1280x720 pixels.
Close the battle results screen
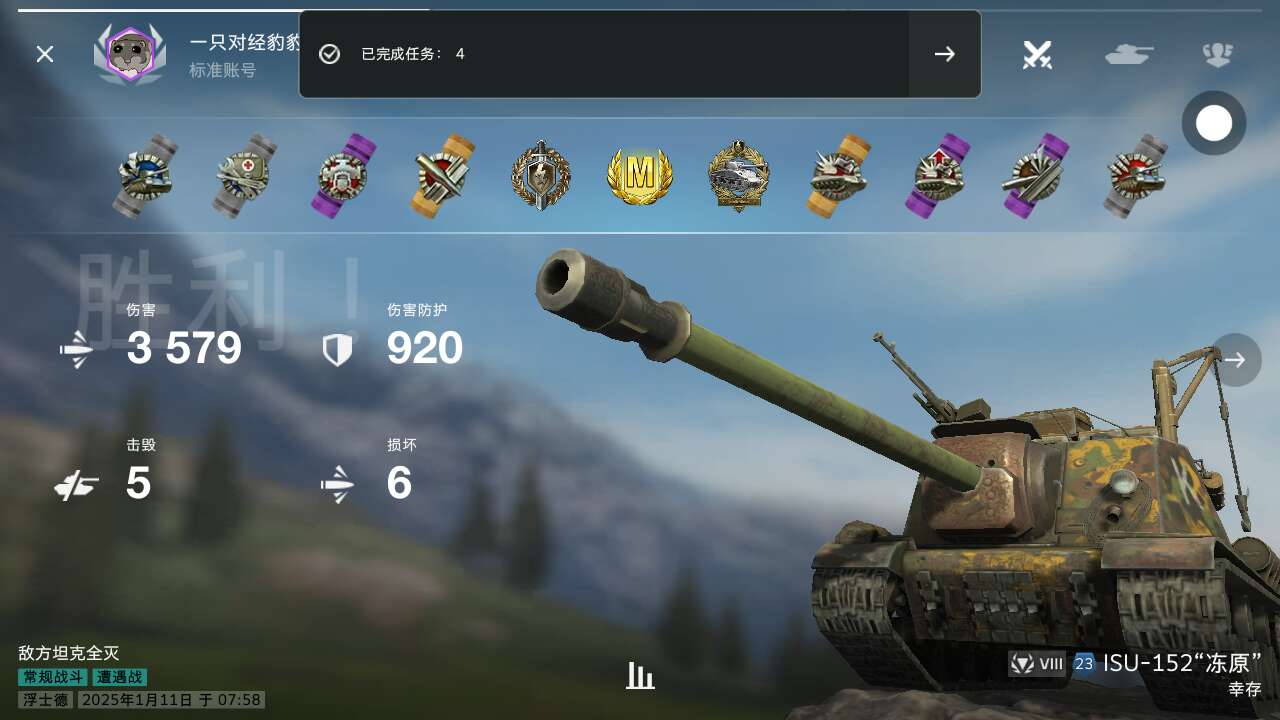(45, 54)
